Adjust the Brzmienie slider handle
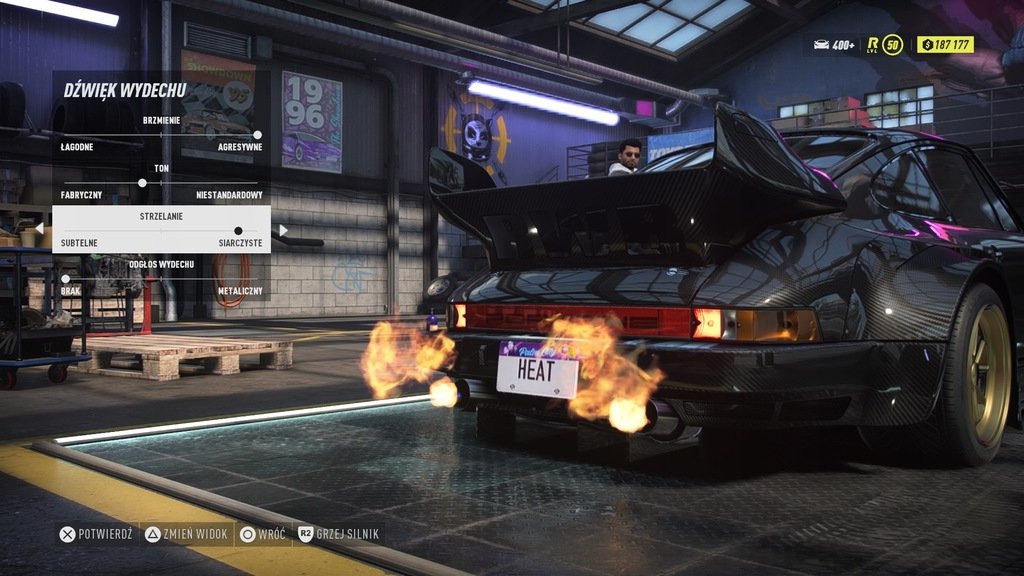The height and width of the screenshot is (576, 1024). (257, 134)
